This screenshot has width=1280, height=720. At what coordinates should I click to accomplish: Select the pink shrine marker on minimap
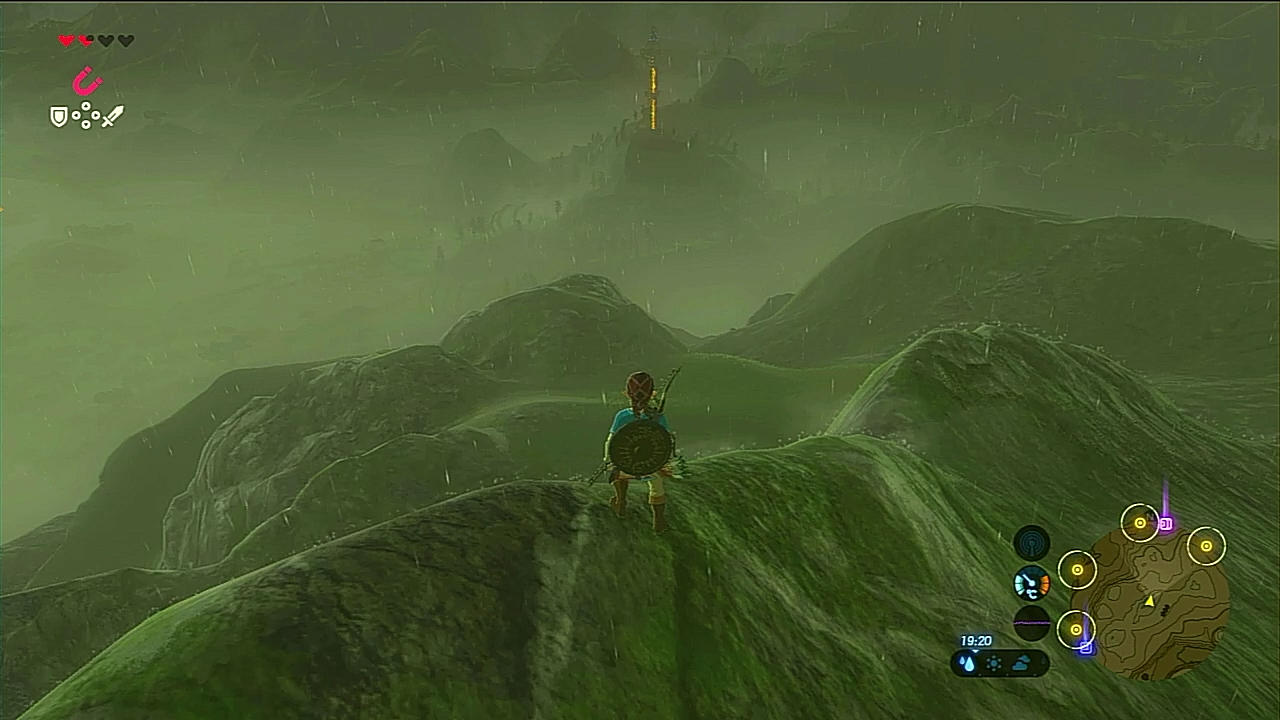coord(1165,523)
